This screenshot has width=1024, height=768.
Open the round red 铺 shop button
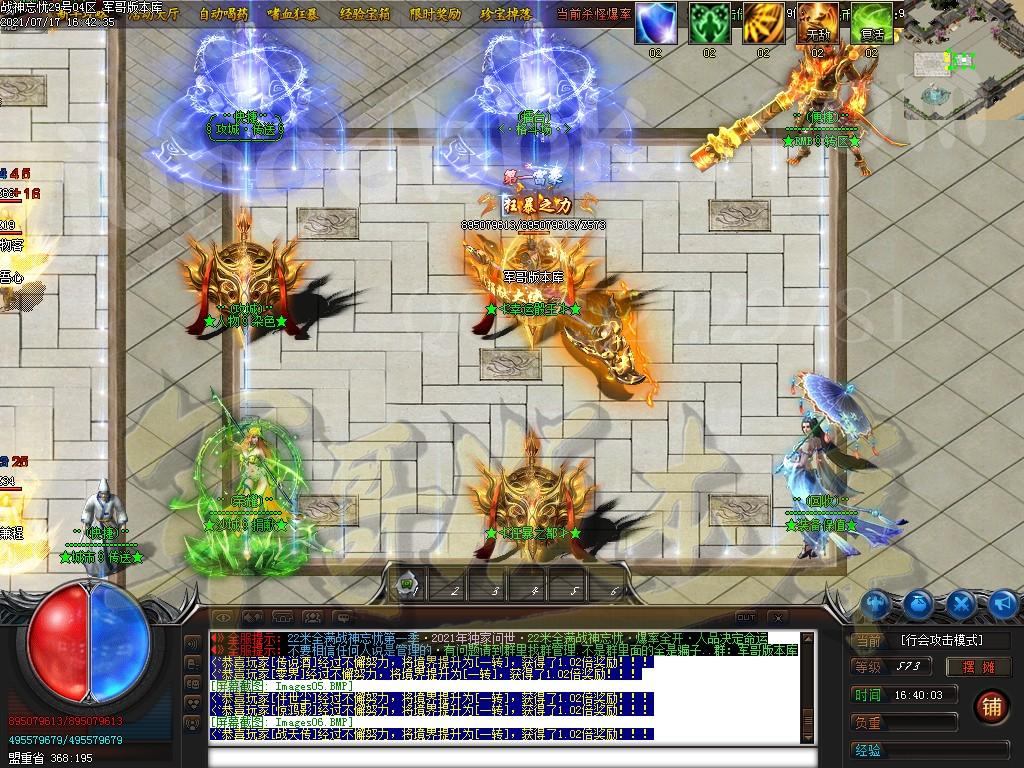(991, 705)
